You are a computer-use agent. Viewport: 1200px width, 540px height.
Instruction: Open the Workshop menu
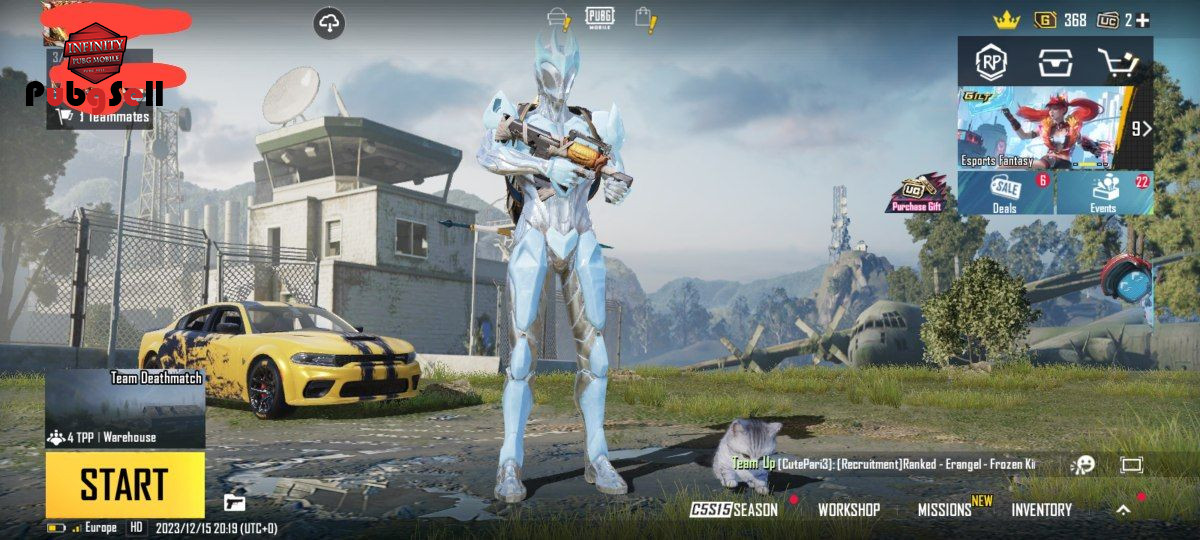pos(848,510)
